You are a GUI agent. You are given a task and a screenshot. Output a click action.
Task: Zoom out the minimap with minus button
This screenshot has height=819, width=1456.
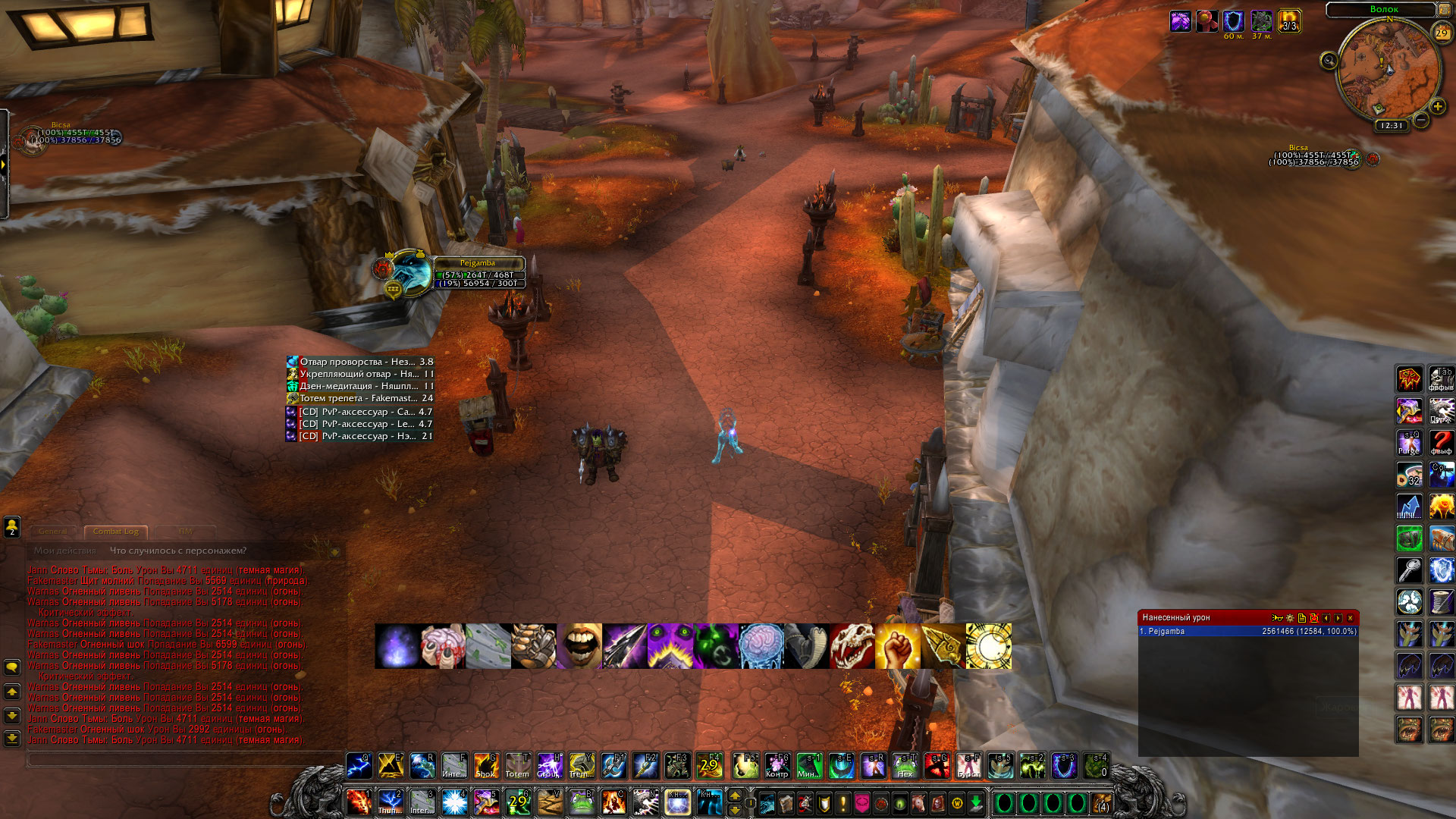tap(1421, 120)
